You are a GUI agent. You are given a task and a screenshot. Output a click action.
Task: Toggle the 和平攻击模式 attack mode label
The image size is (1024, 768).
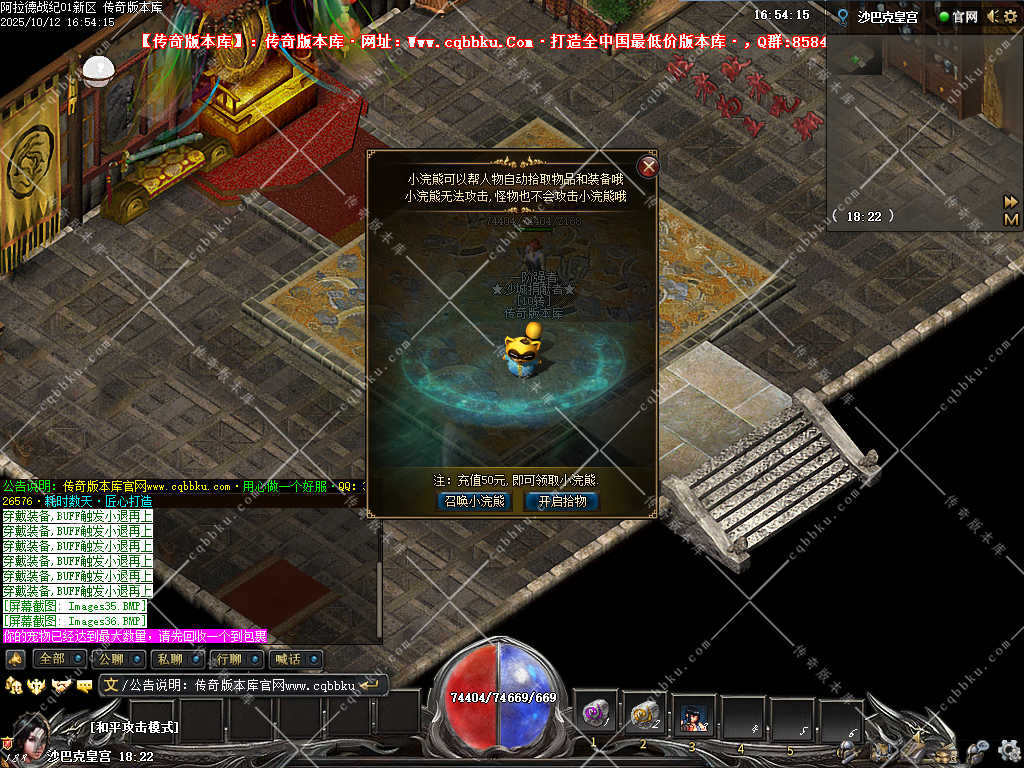point(134,727)
